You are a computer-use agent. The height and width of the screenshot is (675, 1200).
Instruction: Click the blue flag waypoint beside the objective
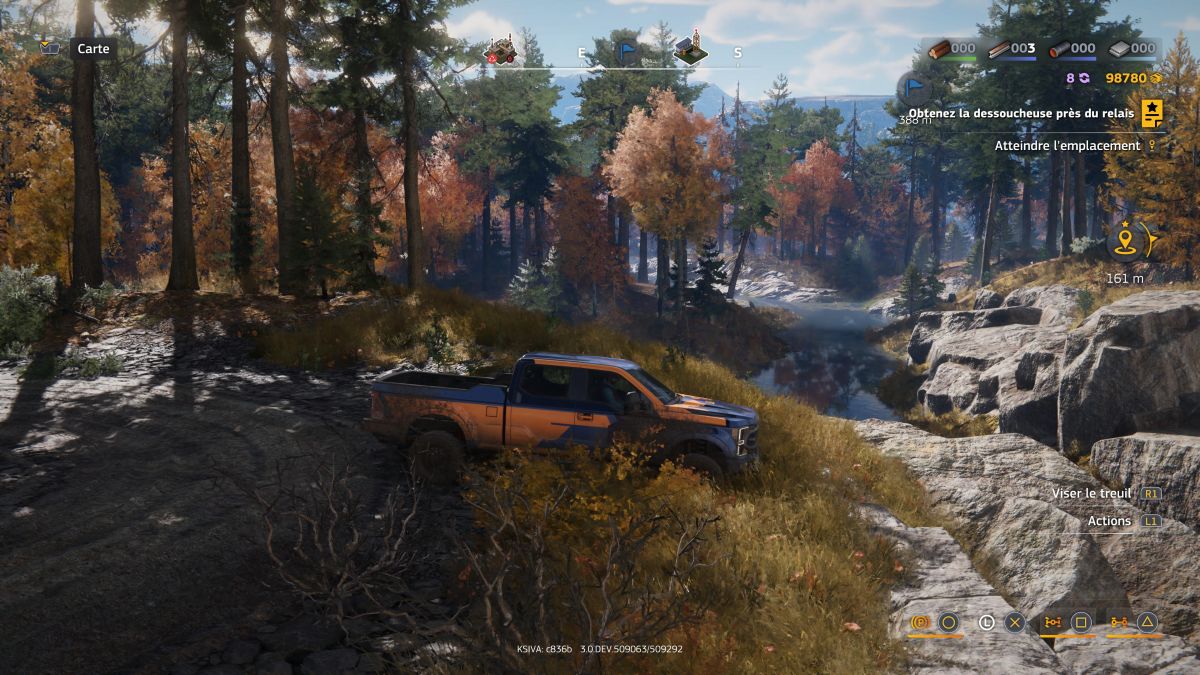913,89
